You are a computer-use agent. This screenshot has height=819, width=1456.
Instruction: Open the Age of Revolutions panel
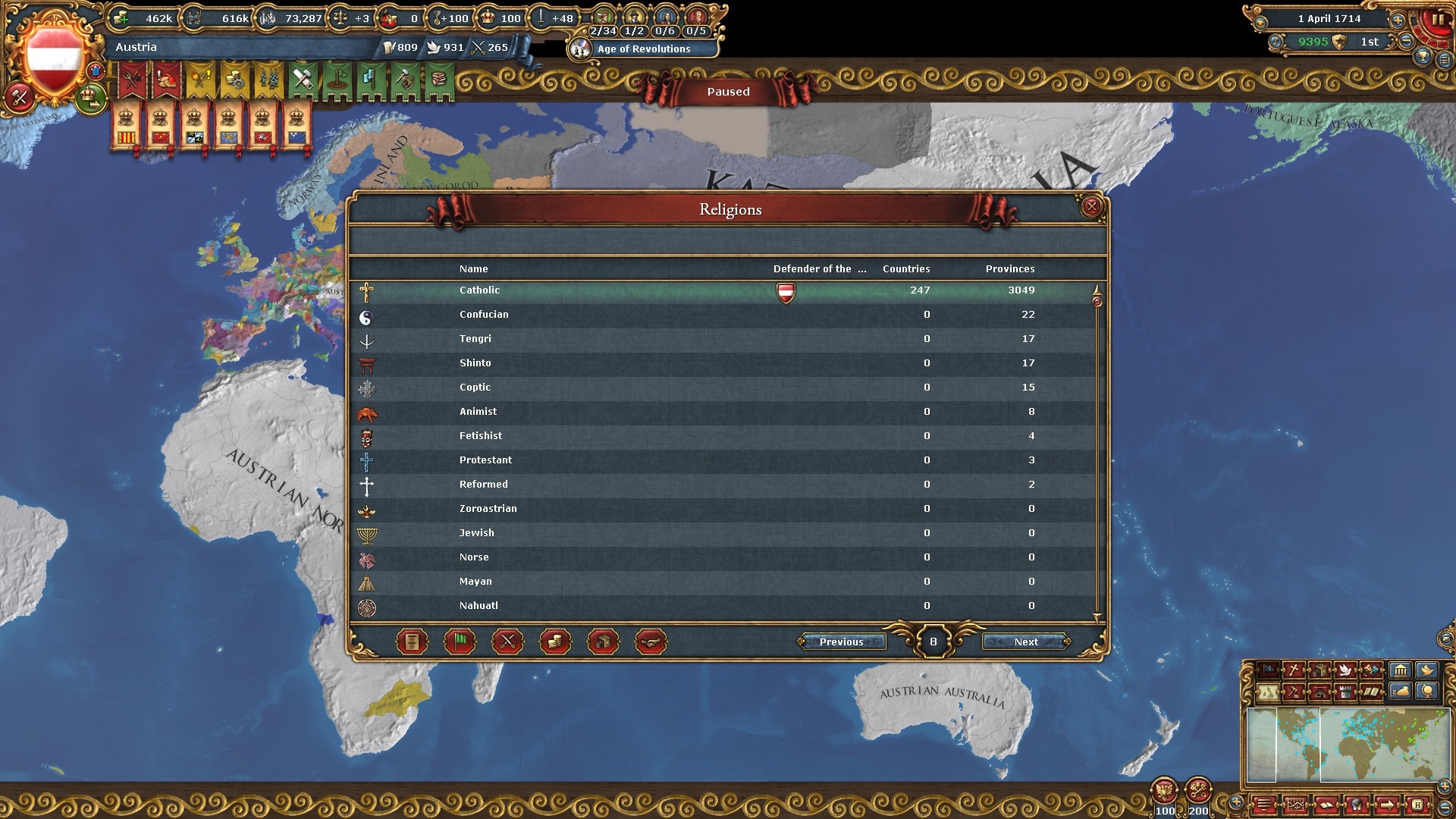(x=643, y=49)
